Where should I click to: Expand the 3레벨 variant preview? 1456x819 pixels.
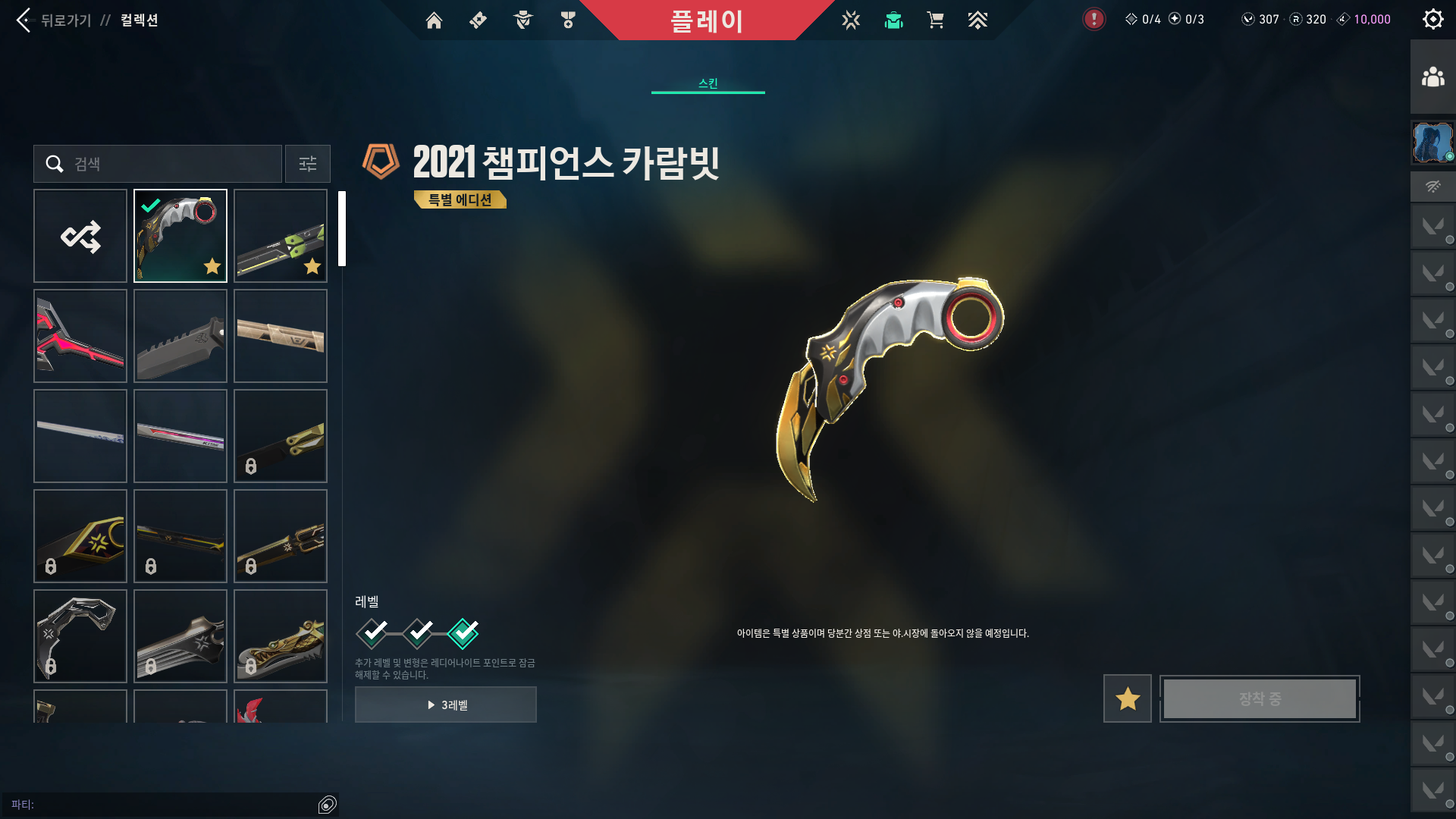445,704
